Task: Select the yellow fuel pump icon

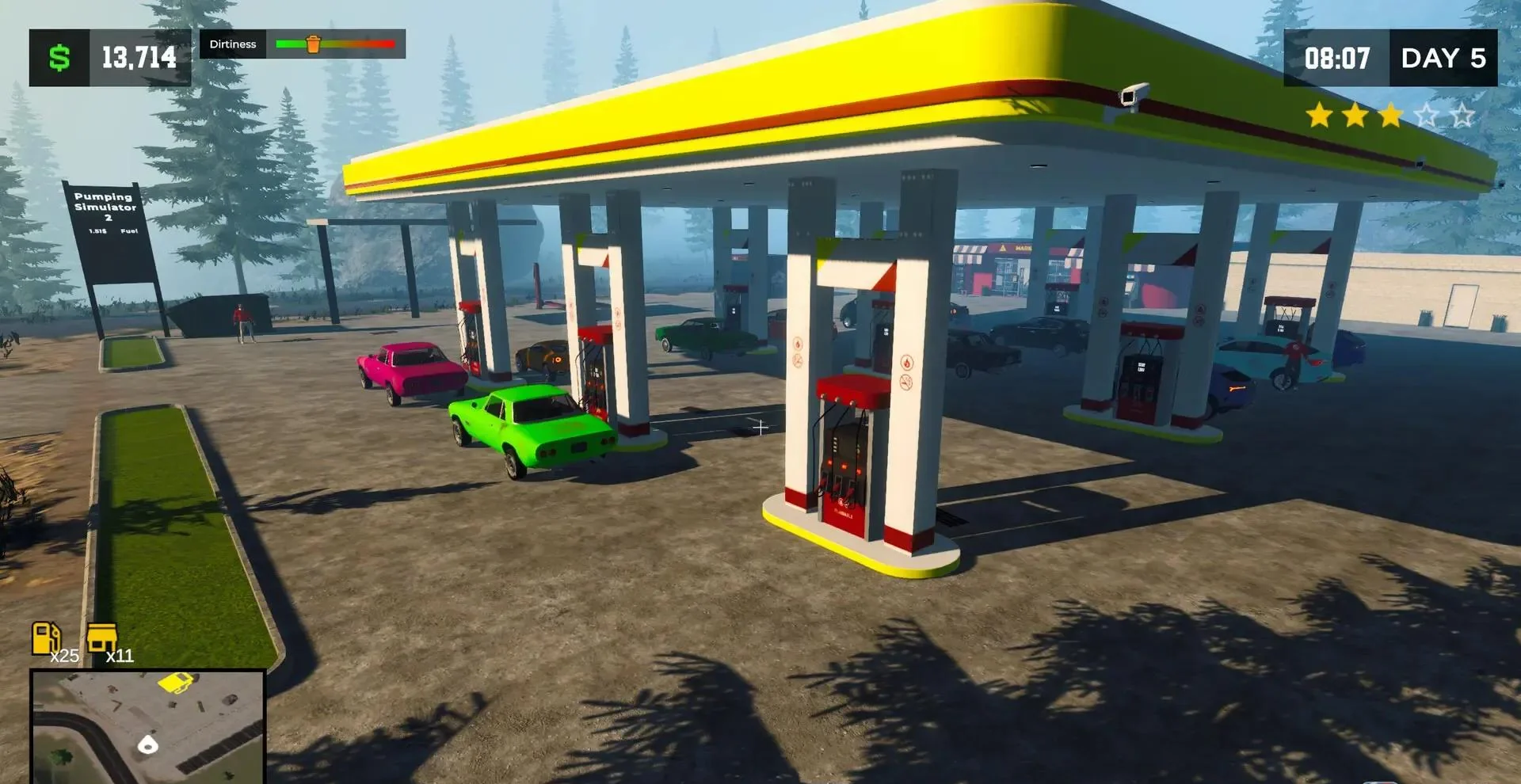Action: pyautogui.click(x=45, y=637)
